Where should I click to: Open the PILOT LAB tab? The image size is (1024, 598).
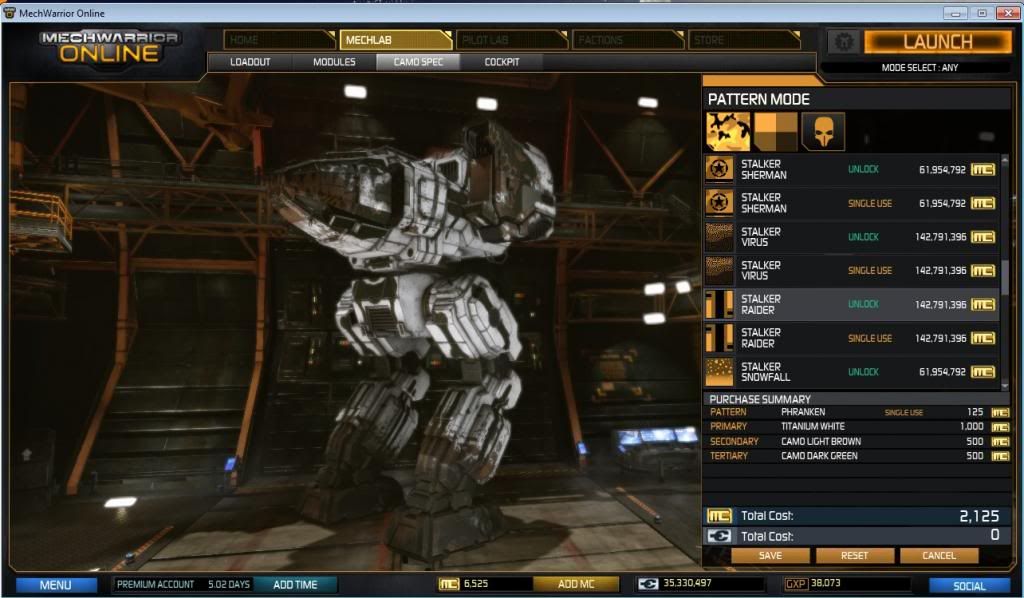511,40
